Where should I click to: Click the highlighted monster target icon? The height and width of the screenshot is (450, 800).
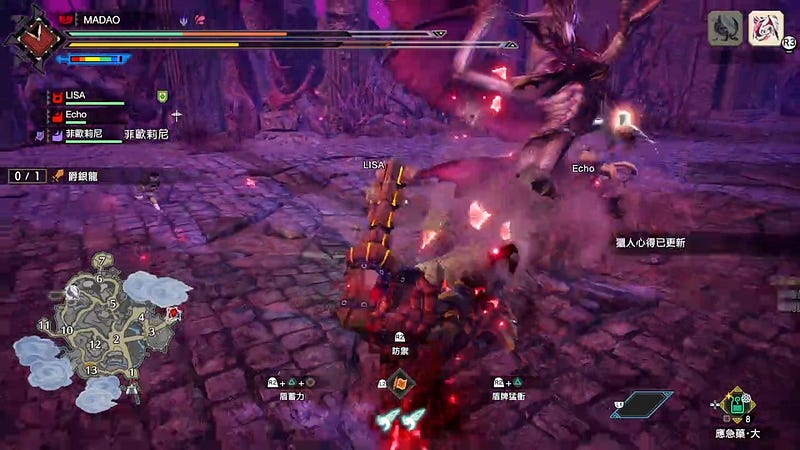765,27
